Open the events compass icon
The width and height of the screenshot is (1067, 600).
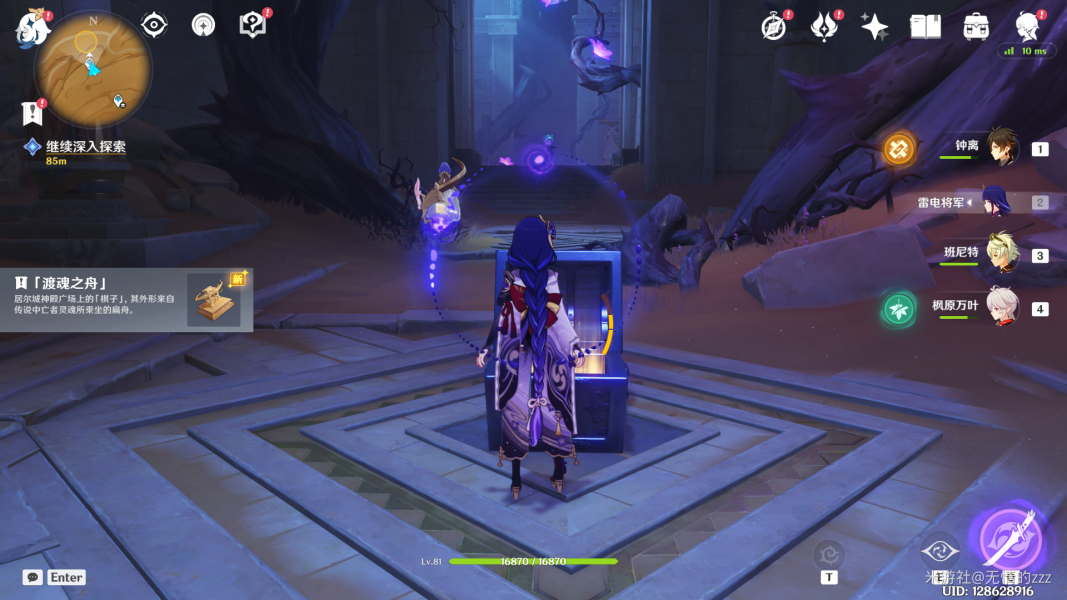[x=773, y=27]
